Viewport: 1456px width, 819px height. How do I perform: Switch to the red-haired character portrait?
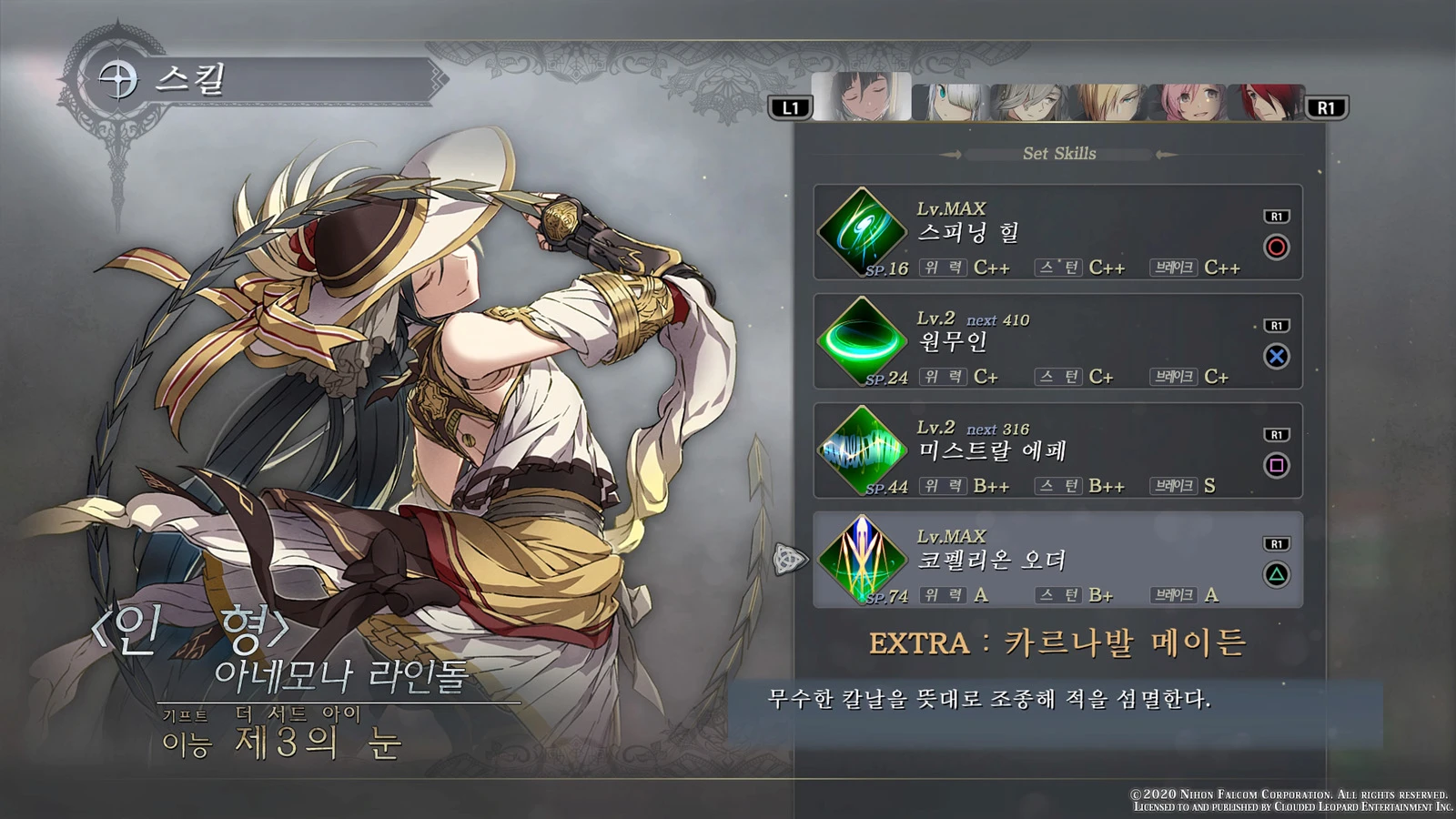1267,102
